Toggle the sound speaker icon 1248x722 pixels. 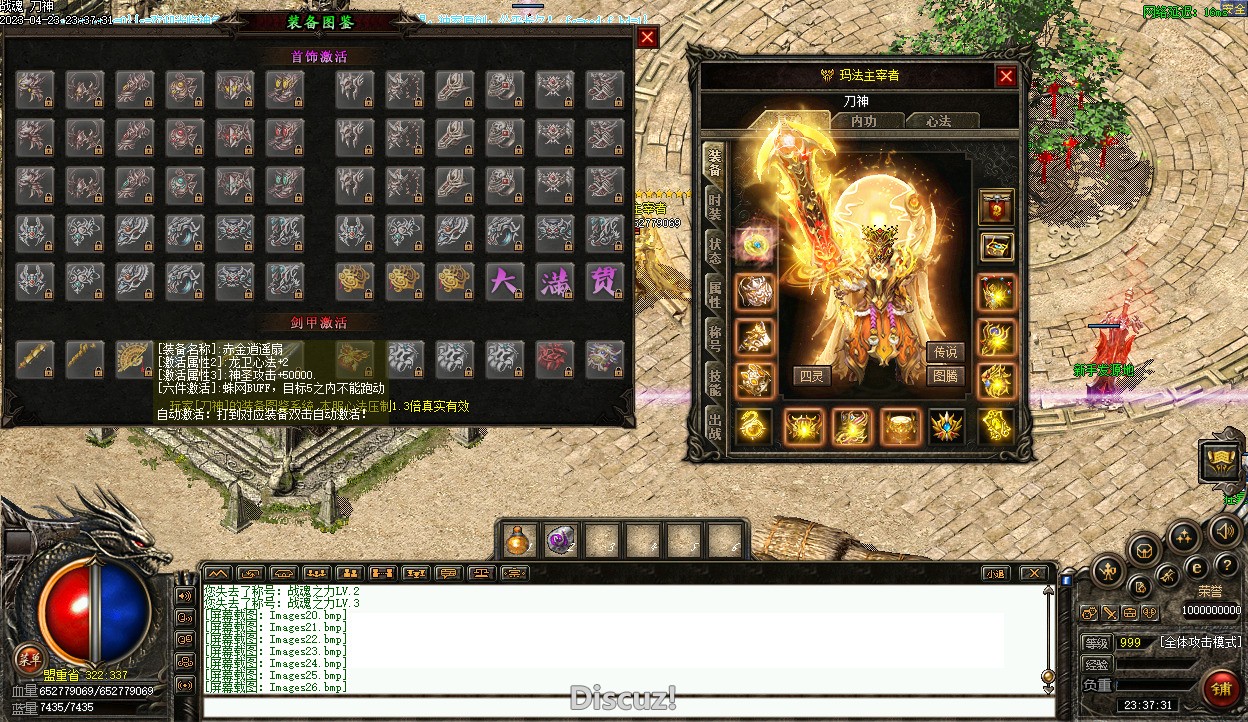click(1224, 530)
